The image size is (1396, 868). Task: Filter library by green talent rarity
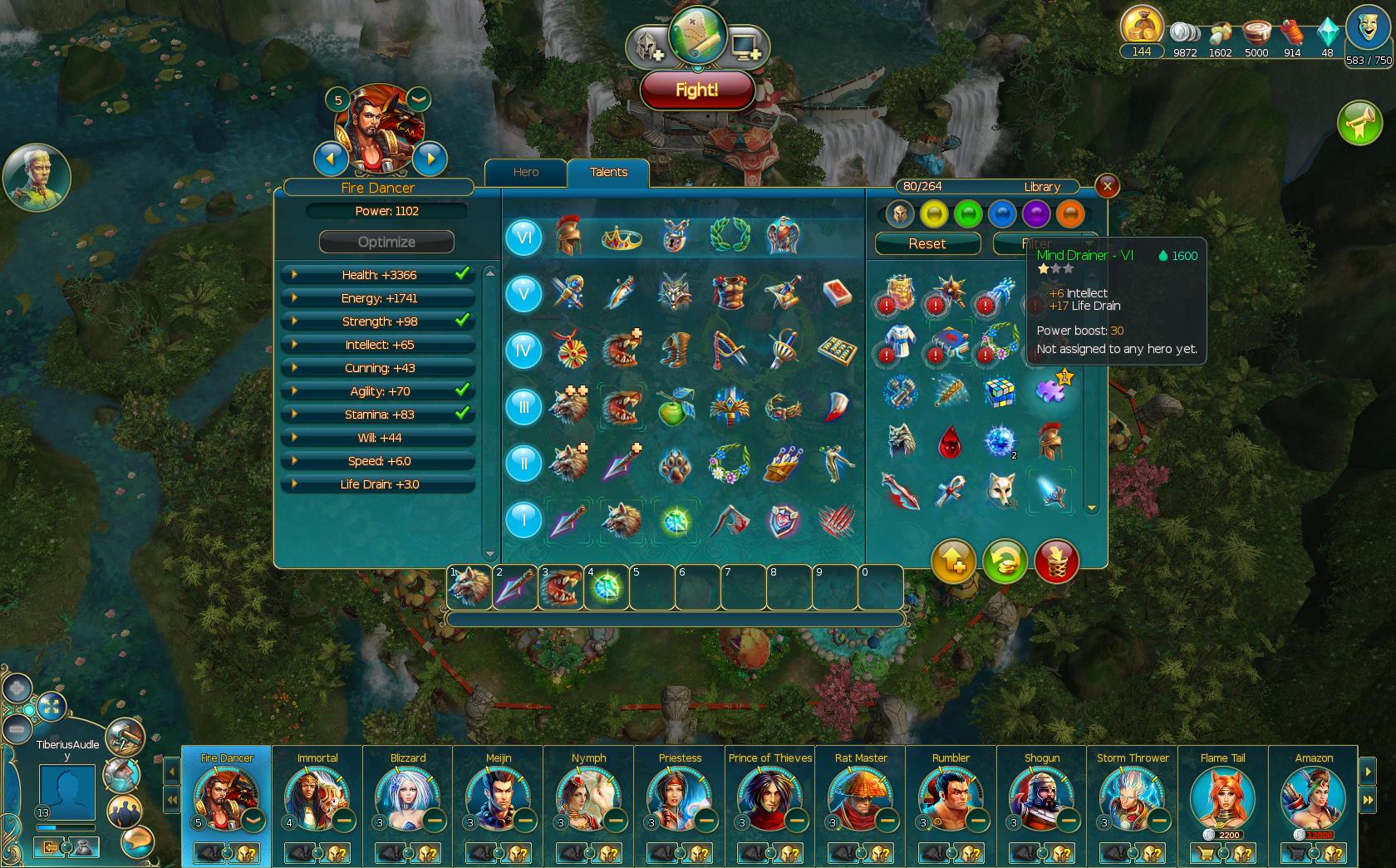pyautogui.click(x=967, y=214)
